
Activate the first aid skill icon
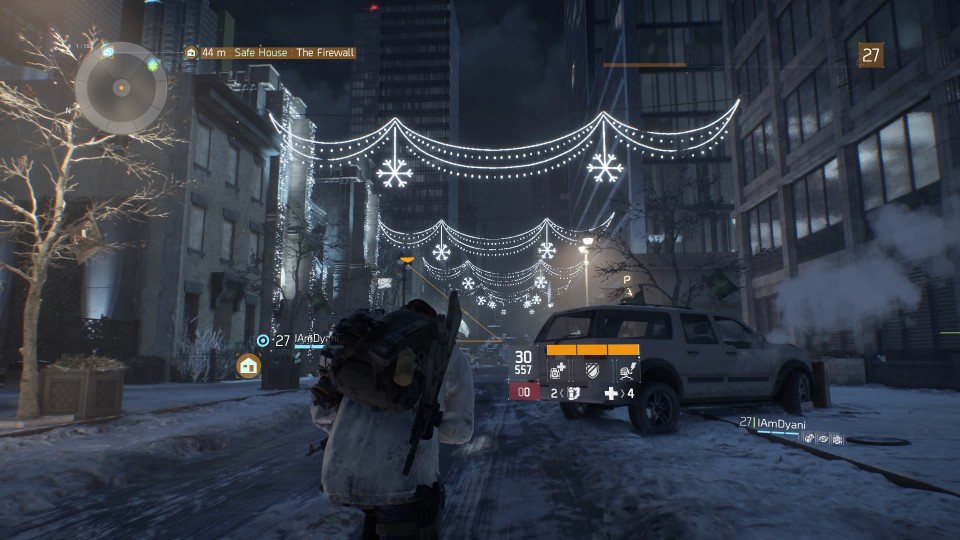(559, 371)
